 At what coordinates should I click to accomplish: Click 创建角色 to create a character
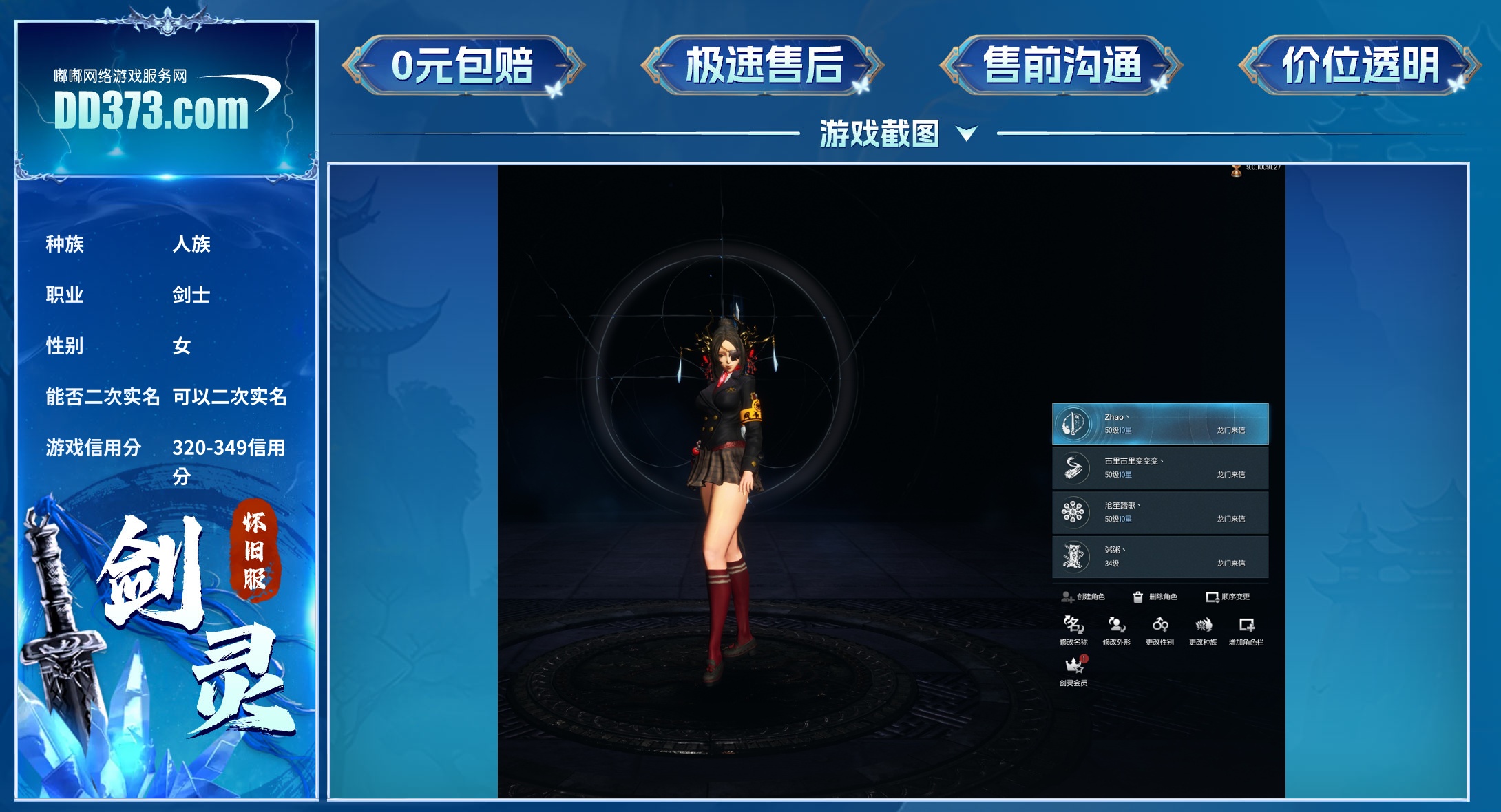pyautogui.click(x=1083, y=597)
